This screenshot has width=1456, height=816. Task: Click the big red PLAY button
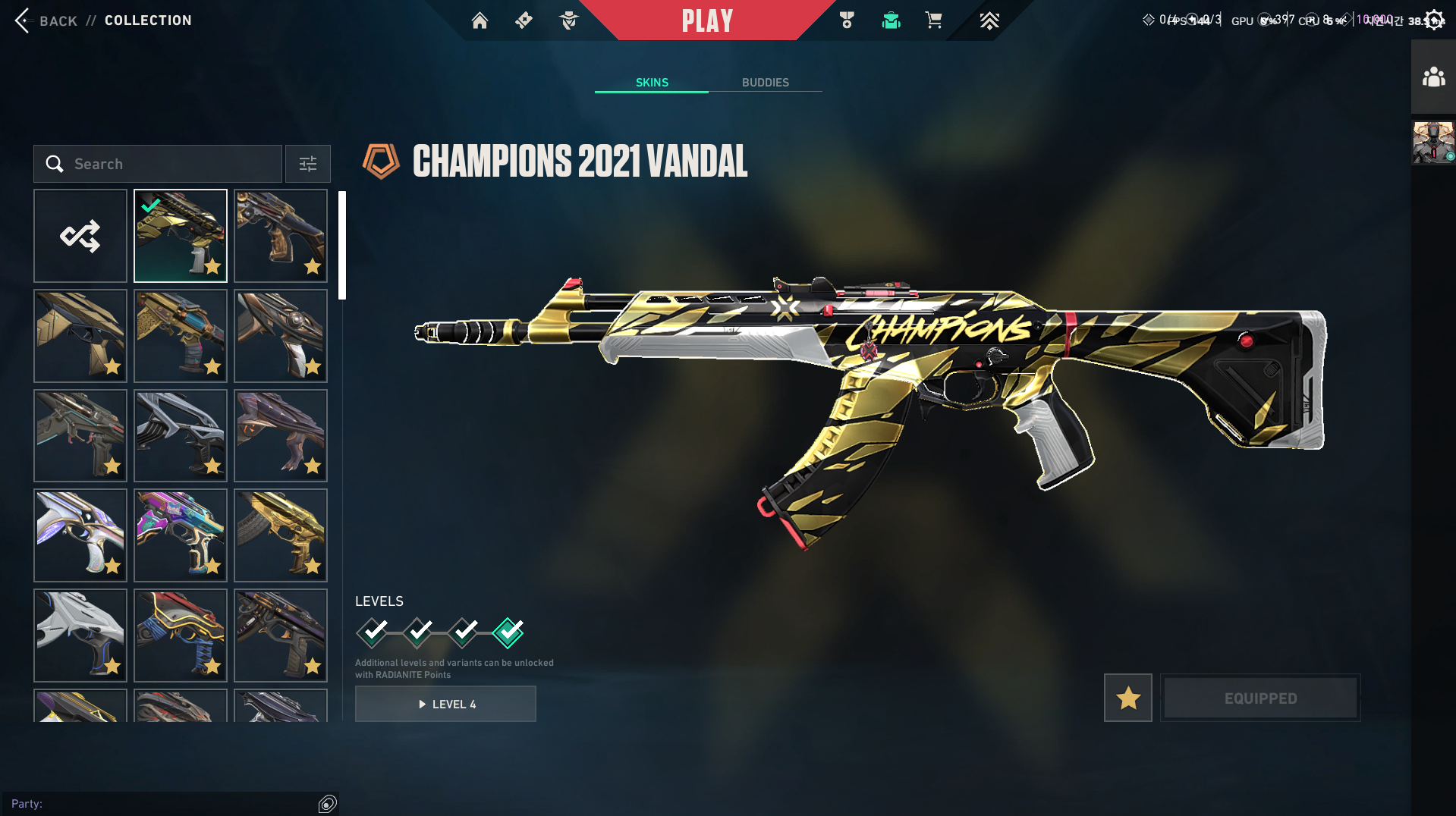click(707, 20)
